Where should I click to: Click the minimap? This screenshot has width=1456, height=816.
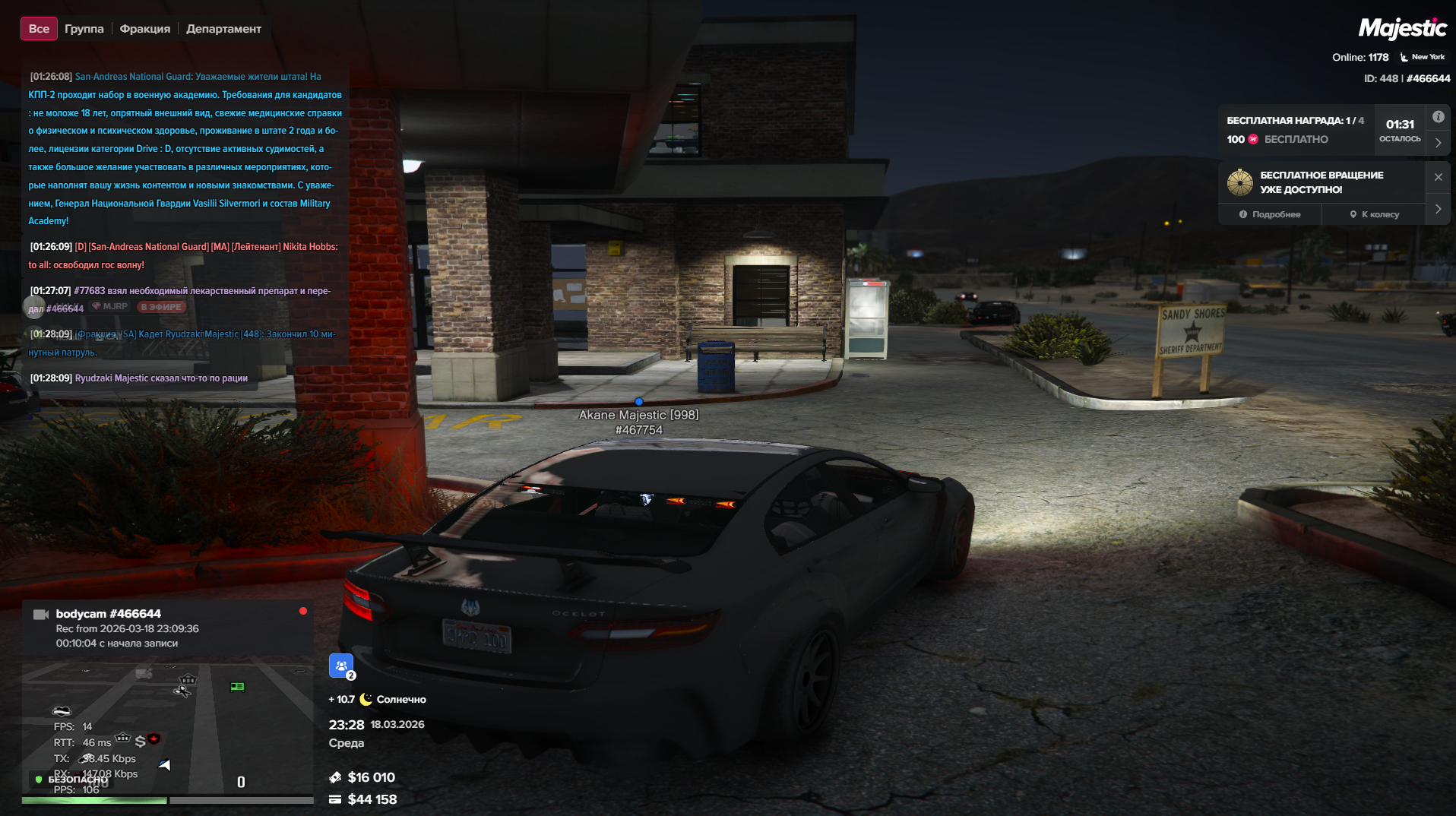point(167,729)
